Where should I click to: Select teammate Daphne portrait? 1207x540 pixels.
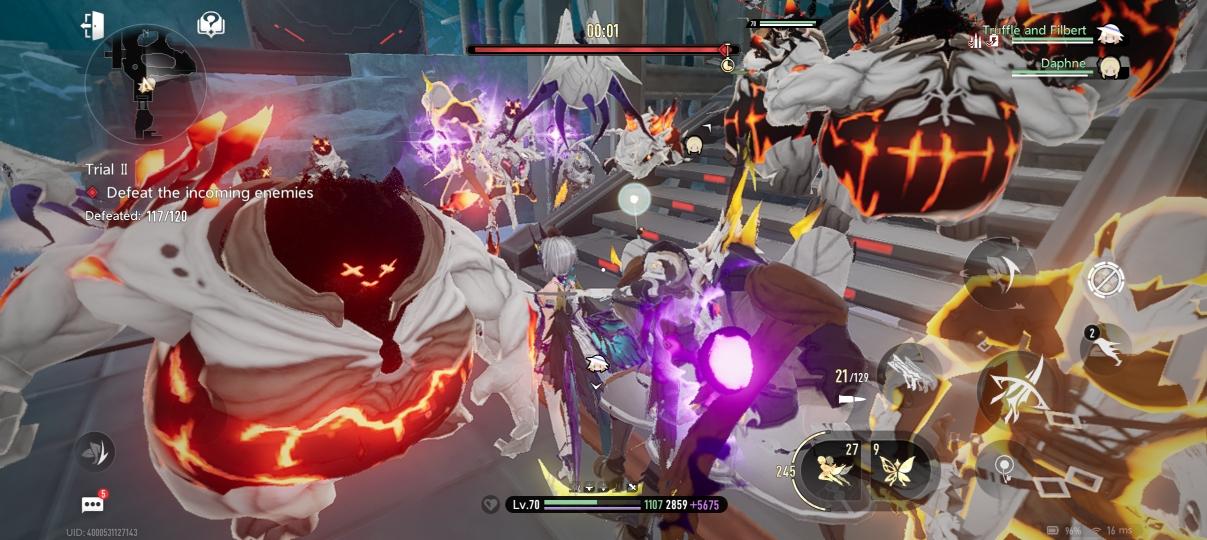coord(1108,67)
